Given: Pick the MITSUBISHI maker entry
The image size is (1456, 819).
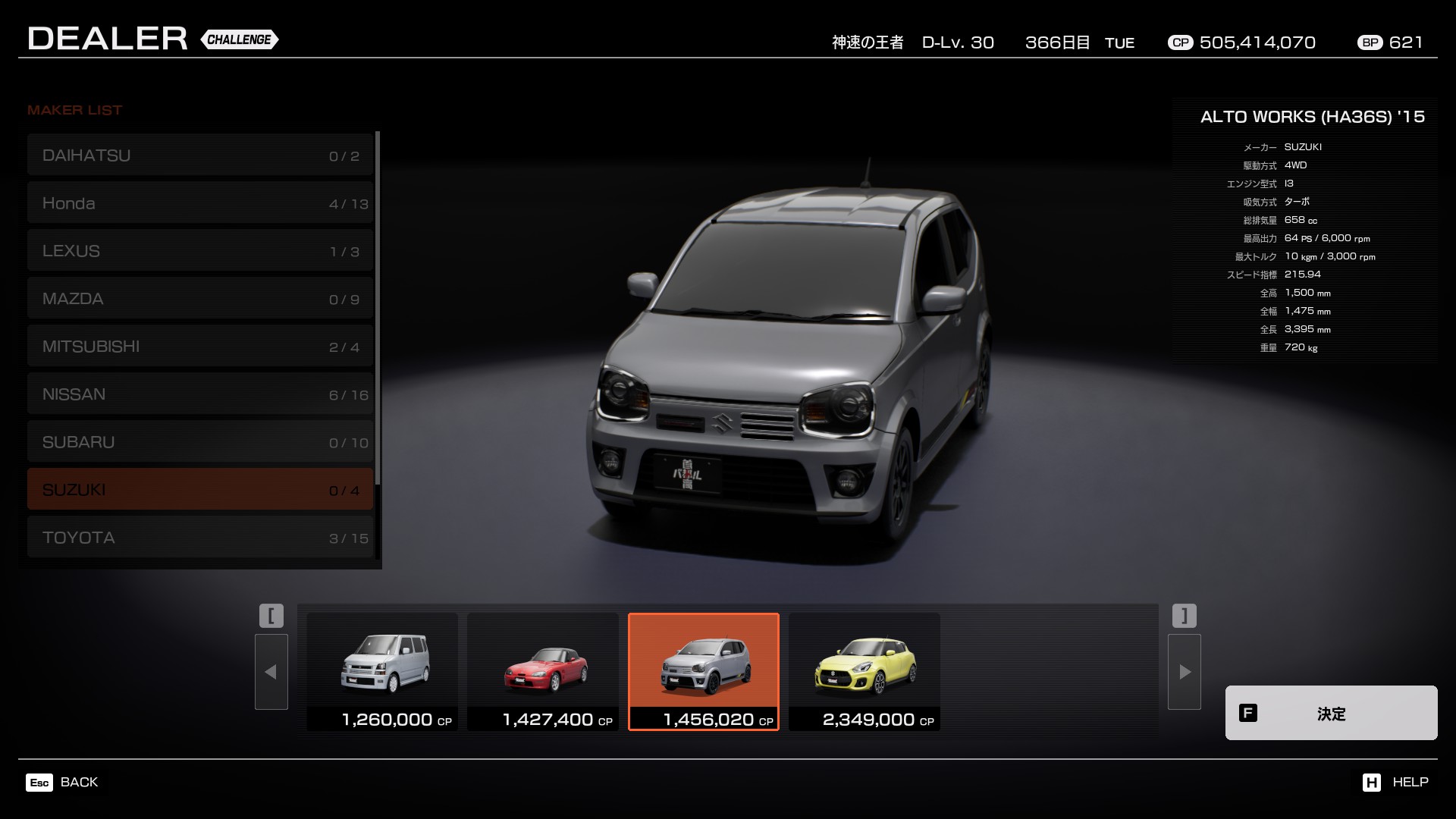Looking at the screenshot, I should [x=200, y=347].
